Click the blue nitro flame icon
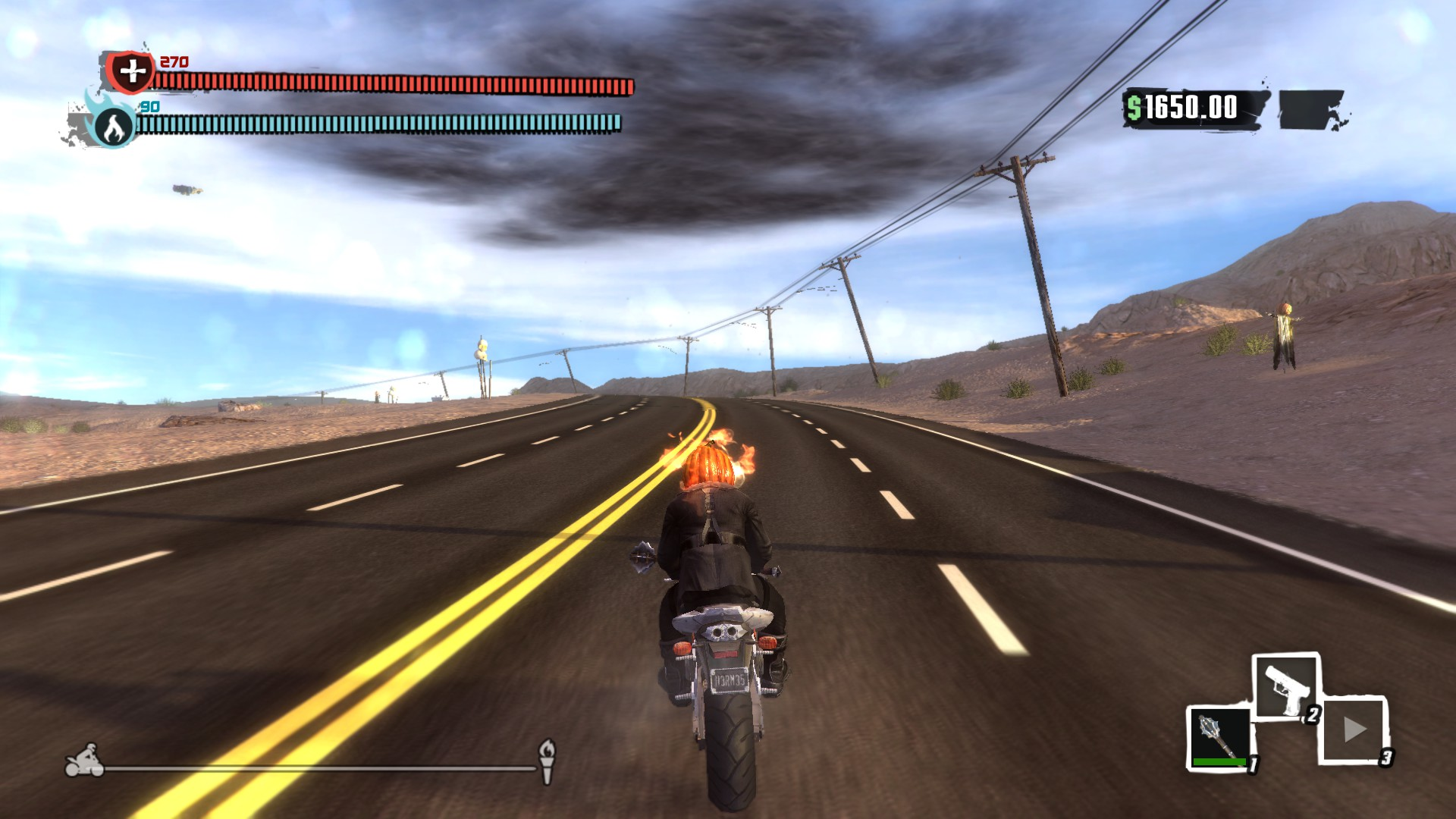Screen dimensions: 1456x819 pyautogui.click(x=114, y=125)
